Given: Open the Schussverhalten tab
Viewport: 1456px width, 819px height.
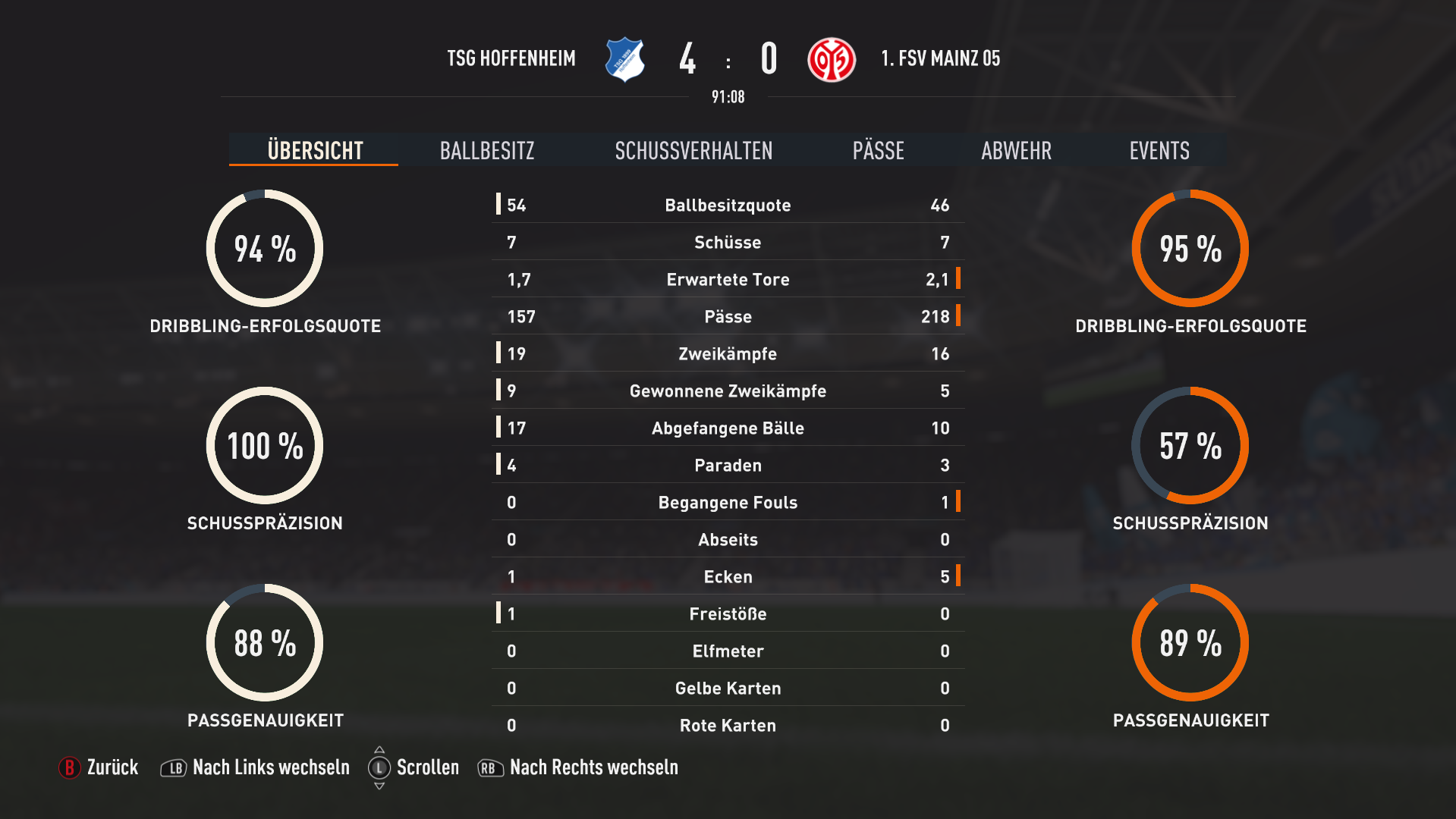Looking at the screenshot, I should pyautogui.click(x=693, y=150).
